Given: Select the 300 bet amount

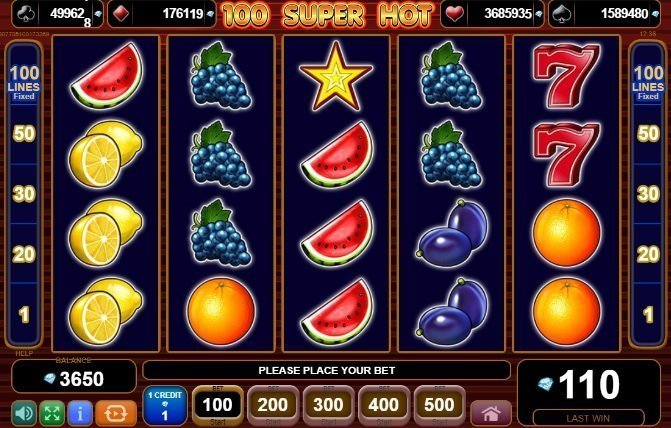Looking at the screenshot, I should coord(328,405).
